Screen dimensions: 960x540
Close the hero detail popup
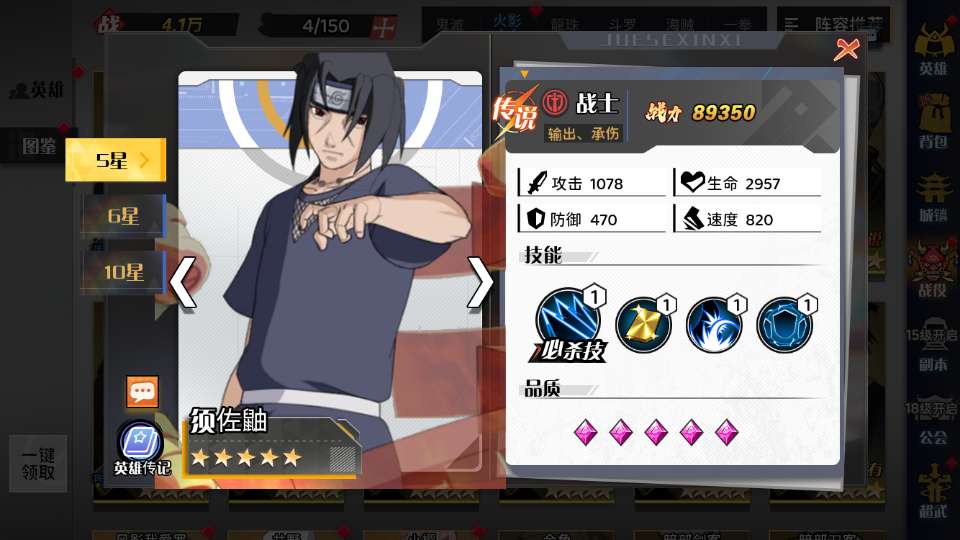(846, 49)
